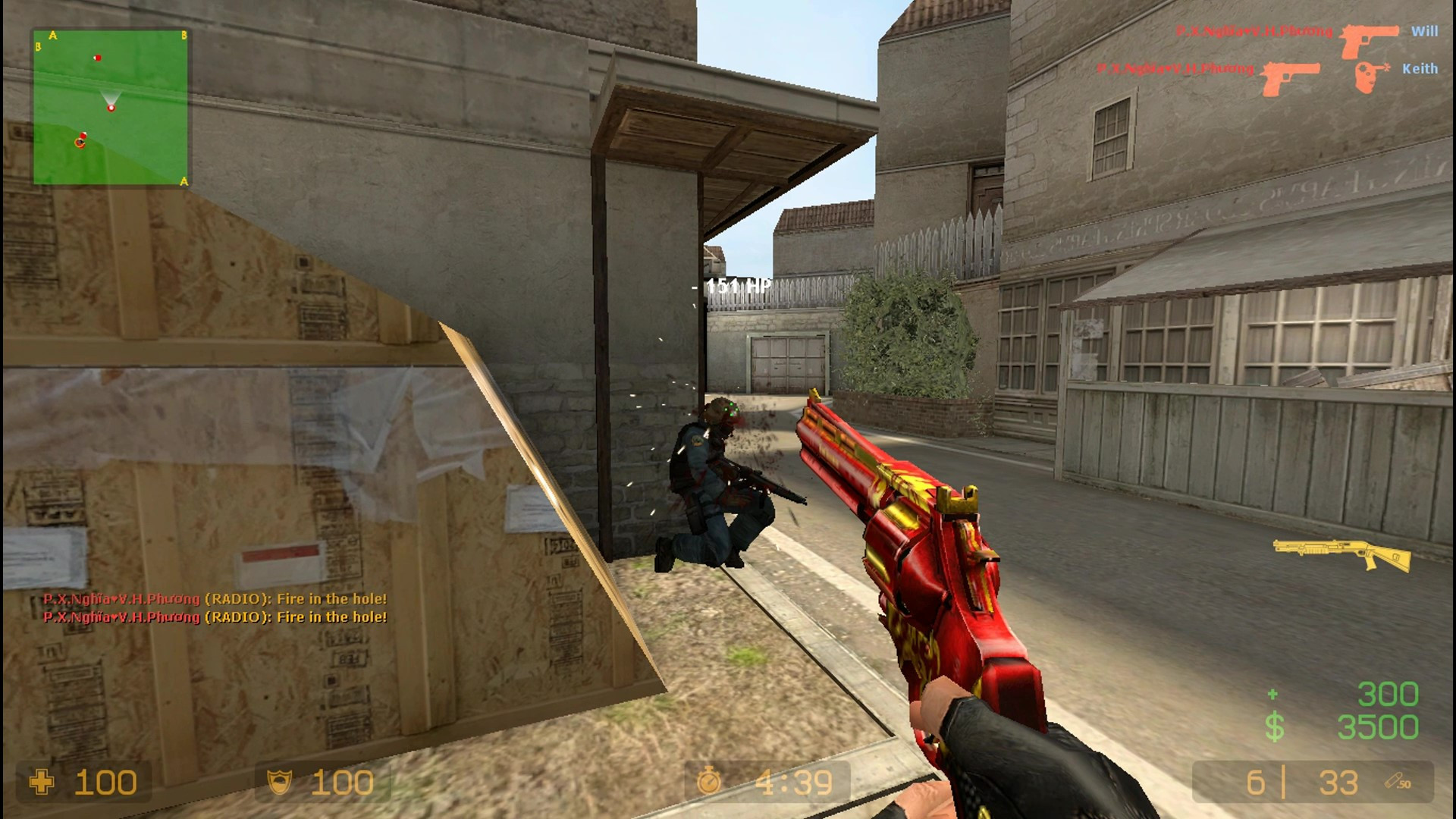
Task: Toggle the red enemy dot on the minimap
Action: (96, 57)
